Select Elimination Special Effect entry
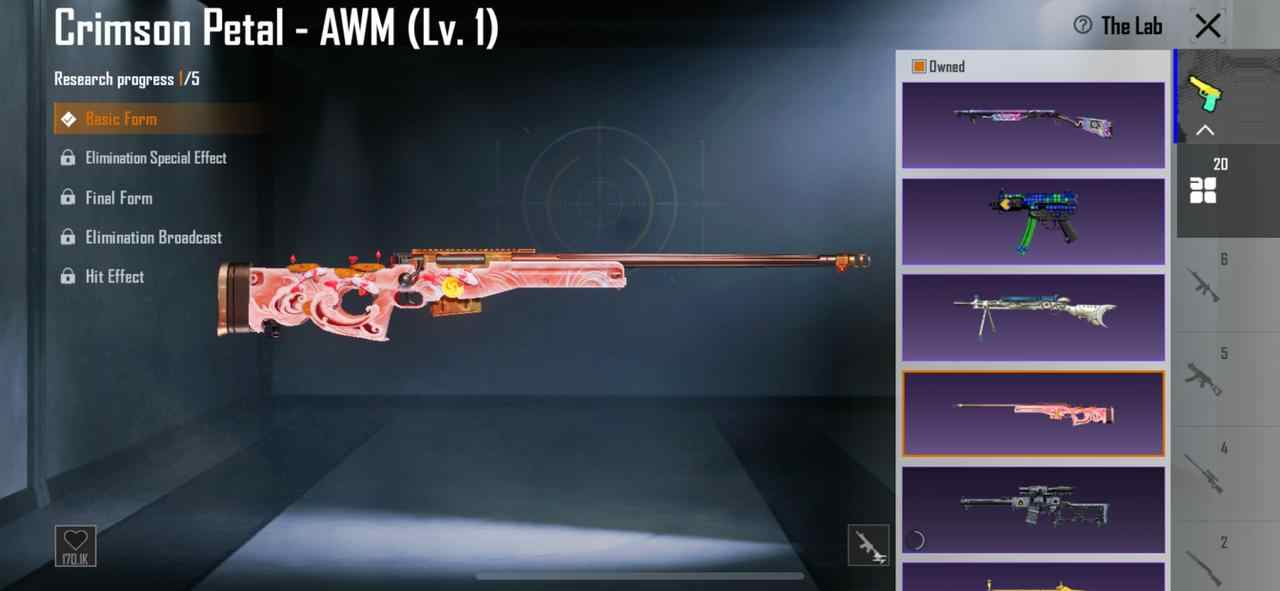The height and width of the screenshot is (591, 1280). coord(155,158)
